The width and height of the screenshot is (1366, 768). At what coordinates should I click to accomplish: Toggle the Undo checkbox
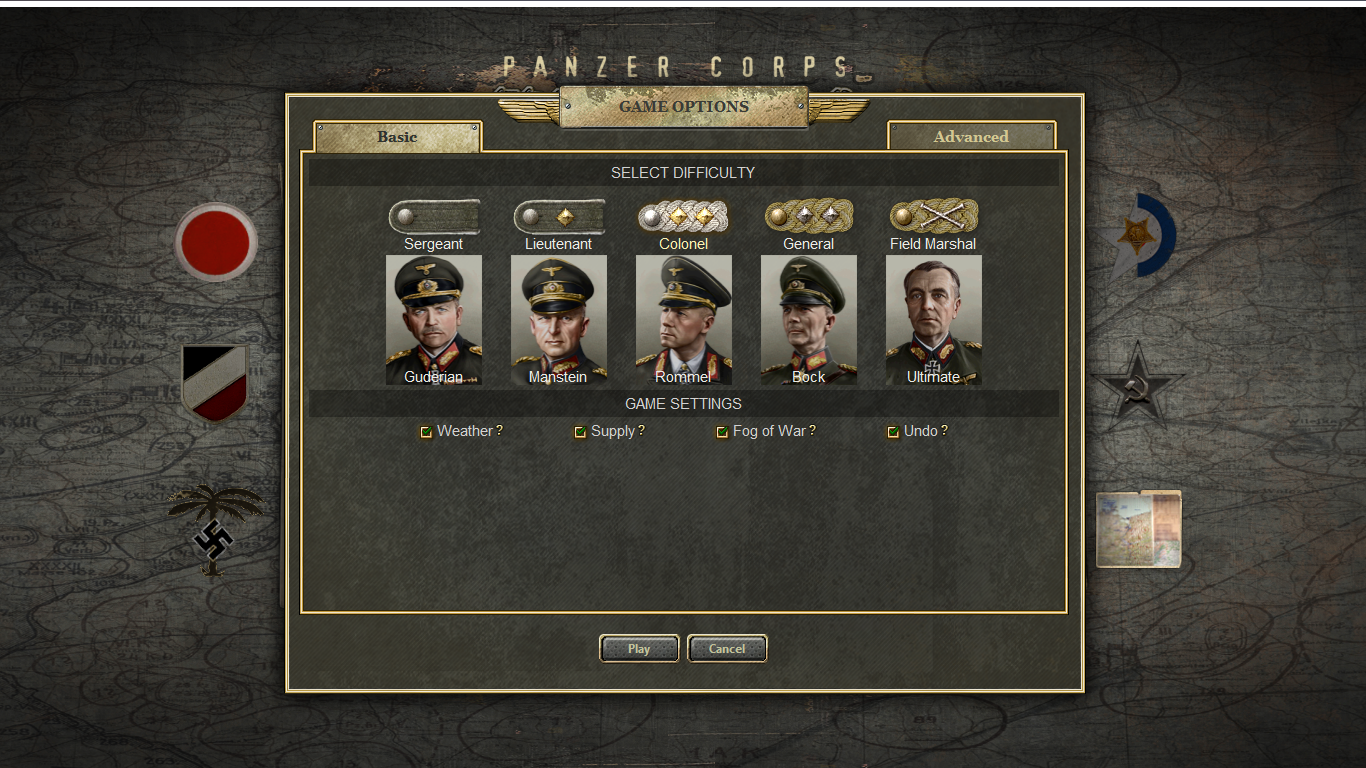(x=893, y=432)
